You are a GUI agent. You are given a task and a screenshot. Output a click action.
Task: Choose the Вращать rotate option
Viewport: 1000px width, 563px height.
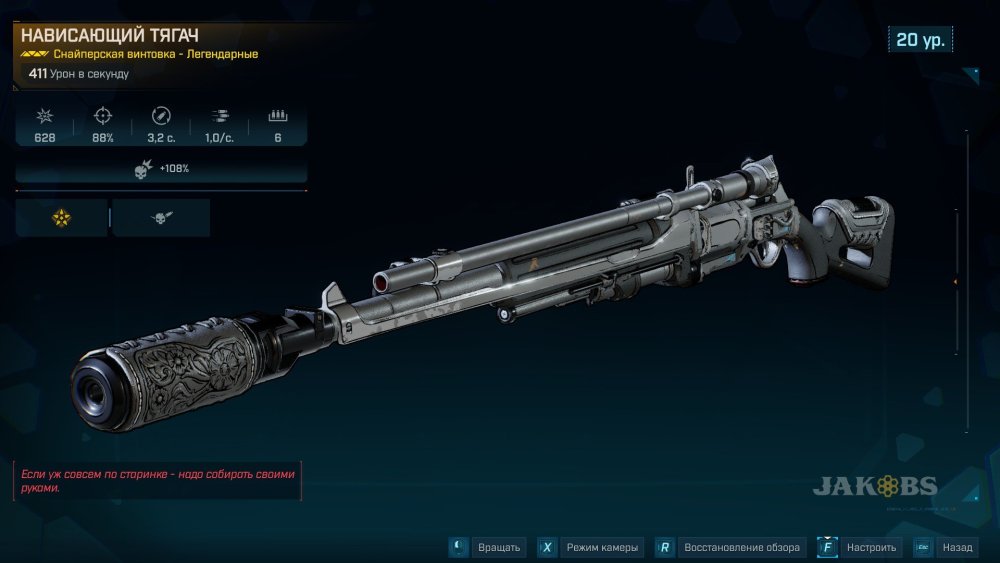pos(487,547)
